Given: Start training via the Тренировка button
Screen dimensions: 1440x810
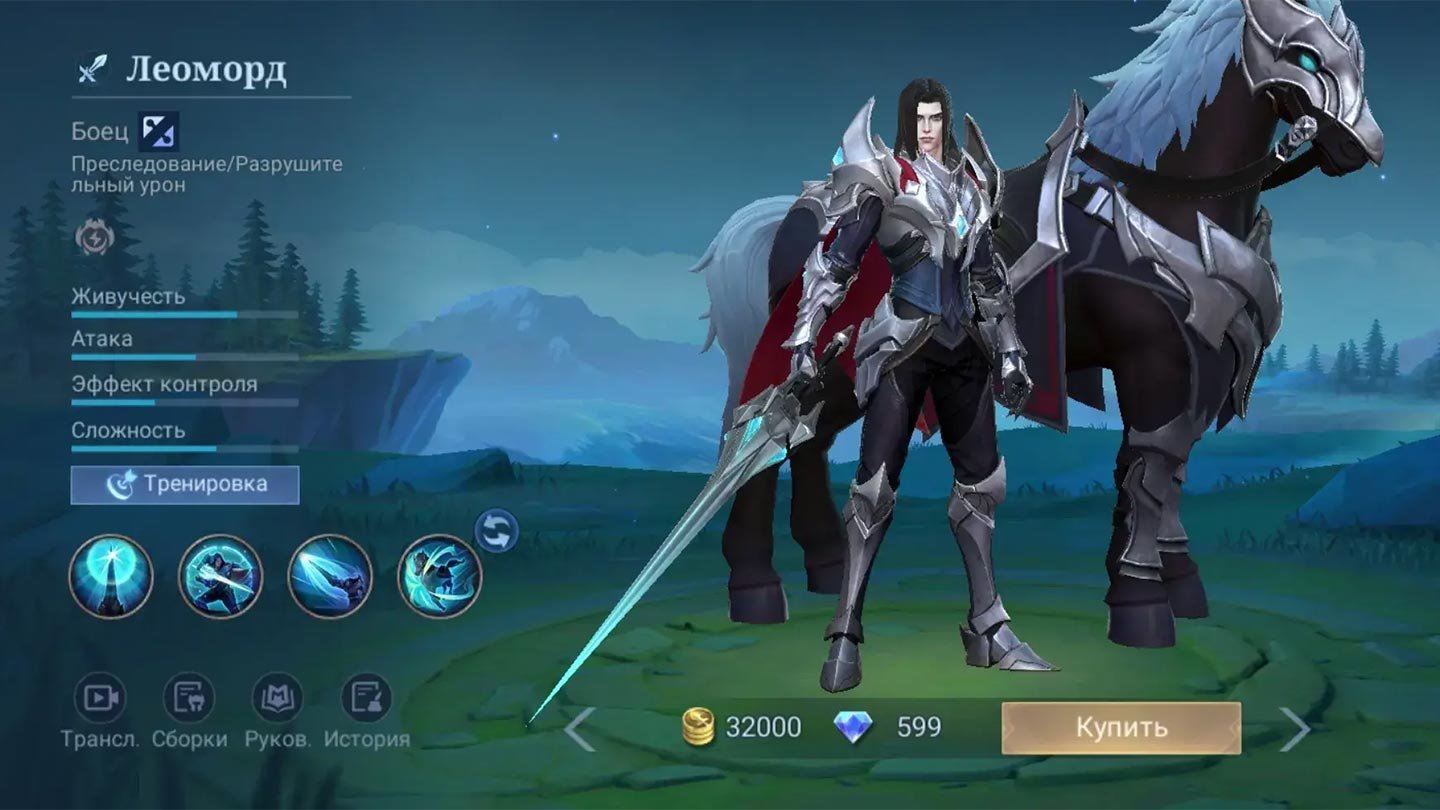Looking at the screenshot, I should pos(185,485).
